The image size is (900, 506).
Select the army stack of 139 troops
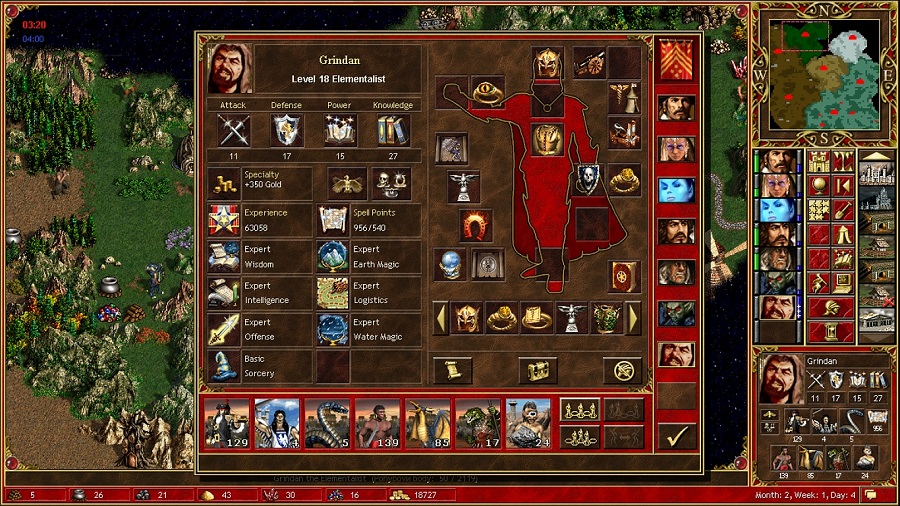click(x=377, y=422)
